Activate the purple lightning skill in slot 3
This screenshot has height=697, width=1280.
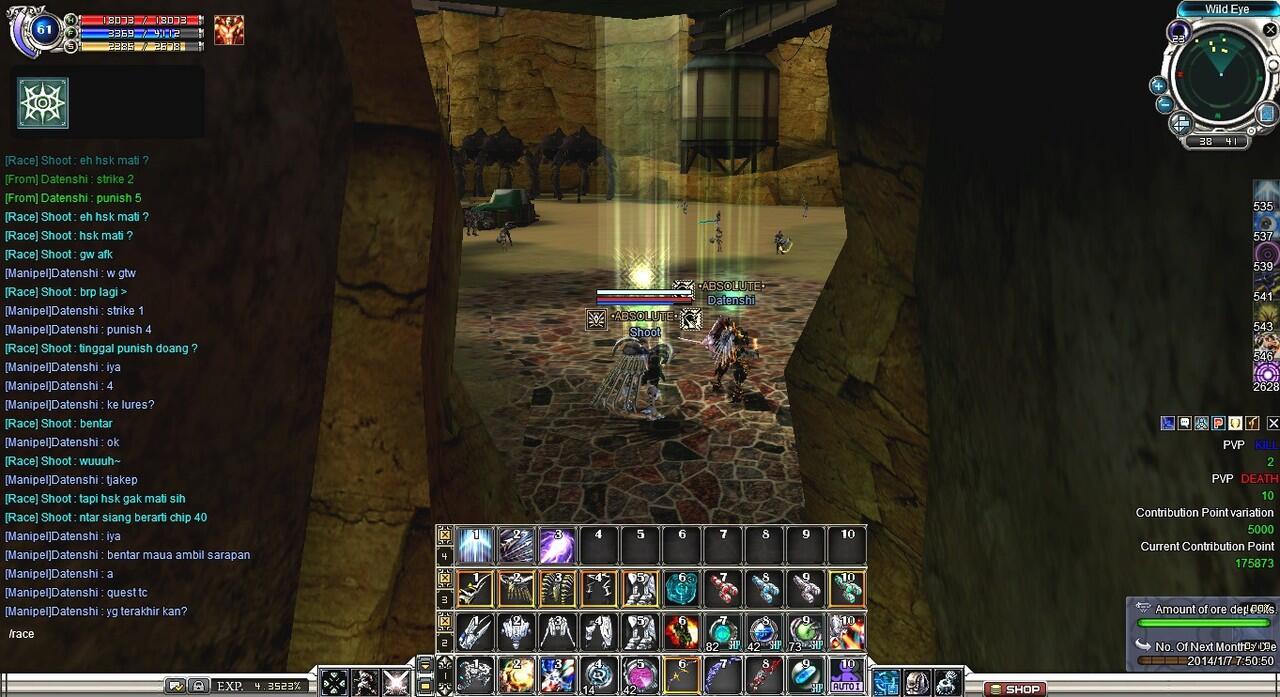557,546
